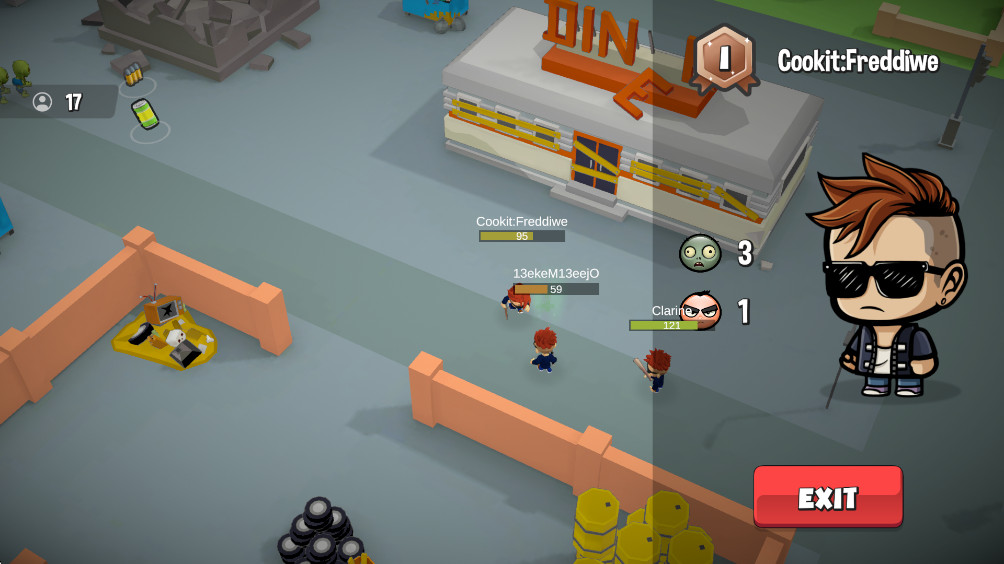Click the red EXIT button

pos(828,496)
